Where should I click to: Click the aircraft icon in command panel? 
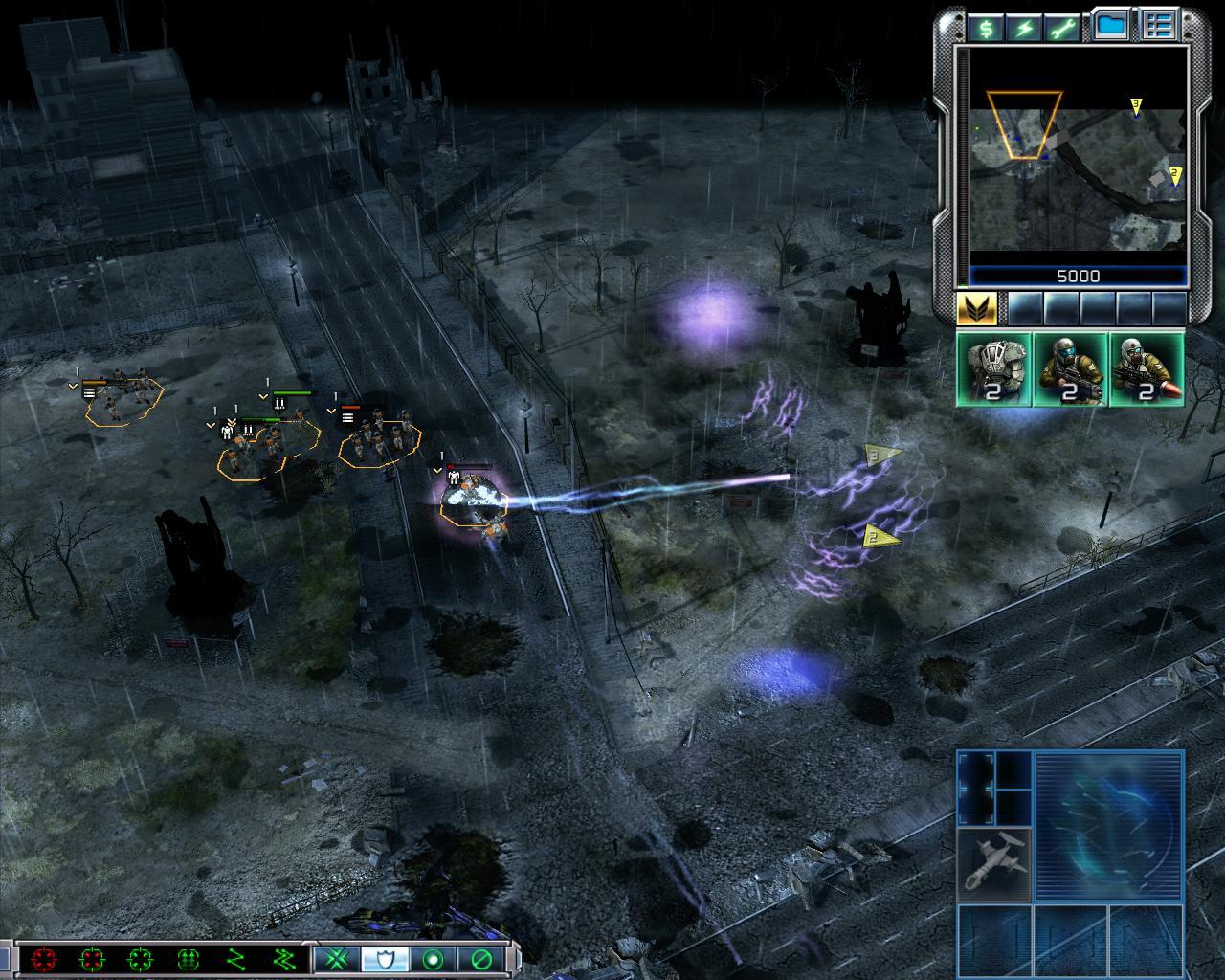coord(994,864)
